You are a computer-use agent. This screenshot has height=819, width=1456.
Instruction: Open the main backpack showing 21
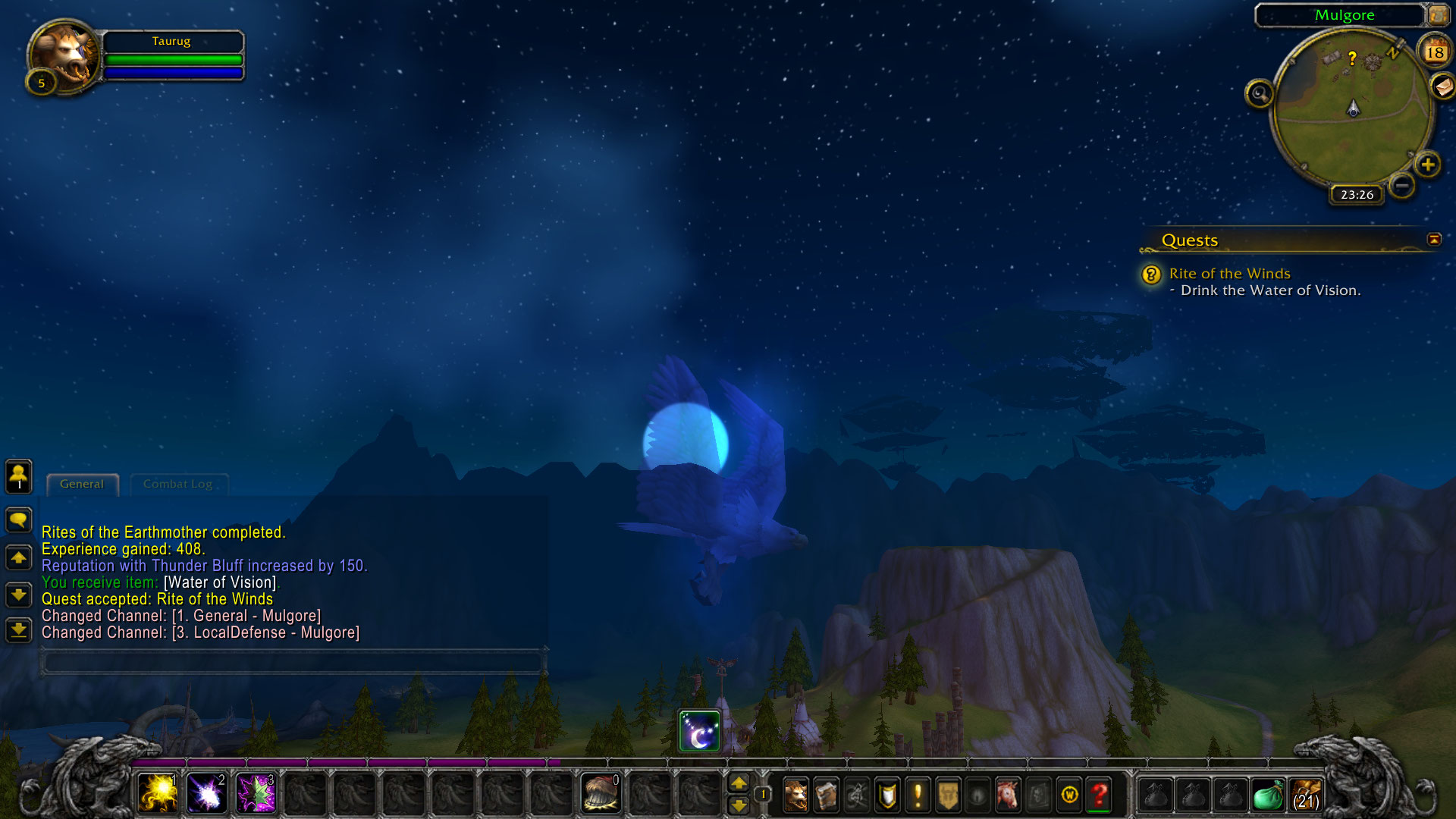click(x=1306, y=796)
